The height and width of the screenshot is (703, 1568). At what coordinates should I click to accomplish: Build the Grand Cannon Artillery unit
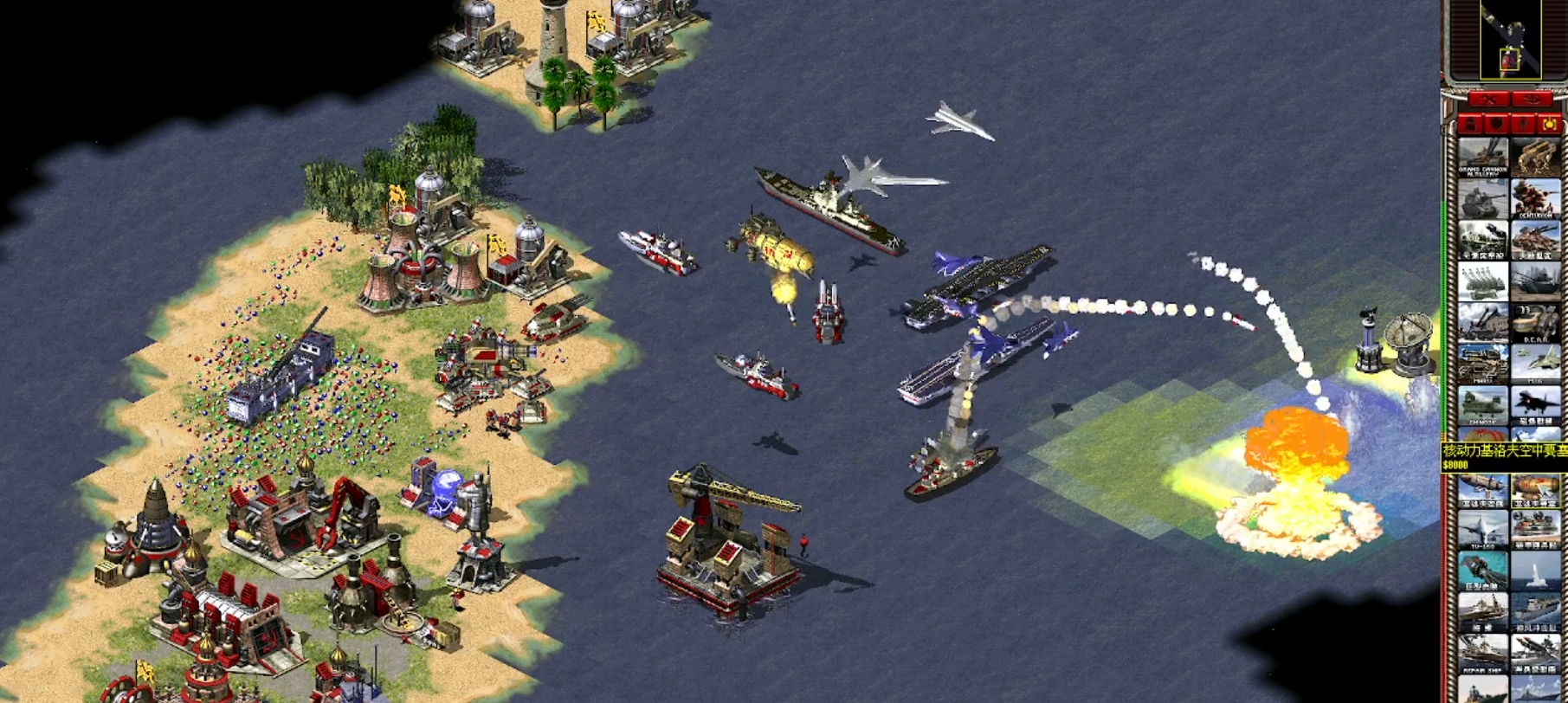click(1482, 158)
